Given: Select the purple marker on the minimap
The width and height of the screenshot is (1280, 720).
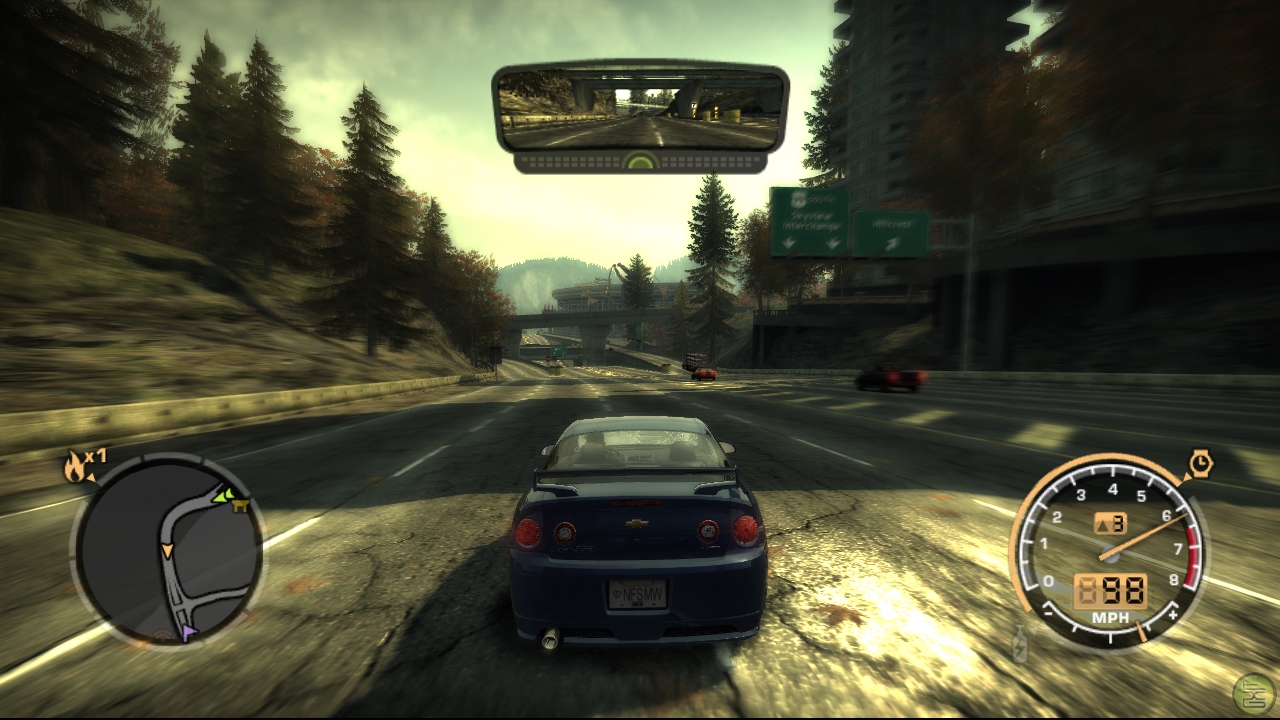Looking at the screenshot, I should pos(189,632).
